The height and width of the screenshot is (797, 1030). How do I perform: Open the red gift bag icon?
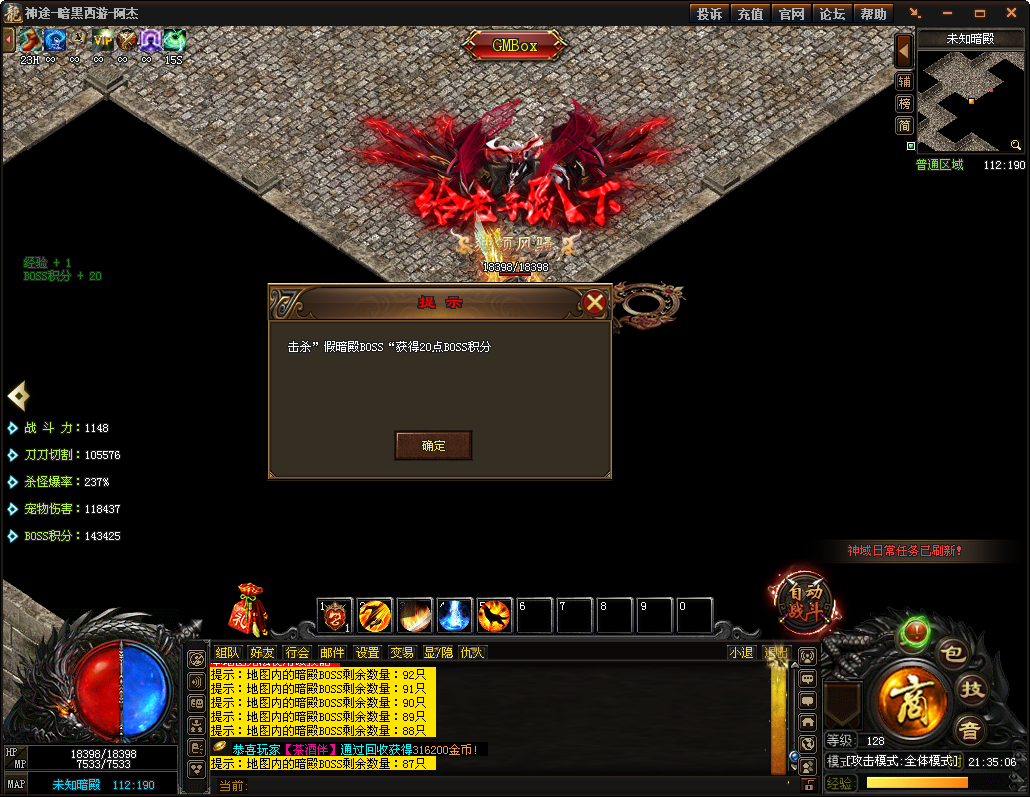pos(248,608)
